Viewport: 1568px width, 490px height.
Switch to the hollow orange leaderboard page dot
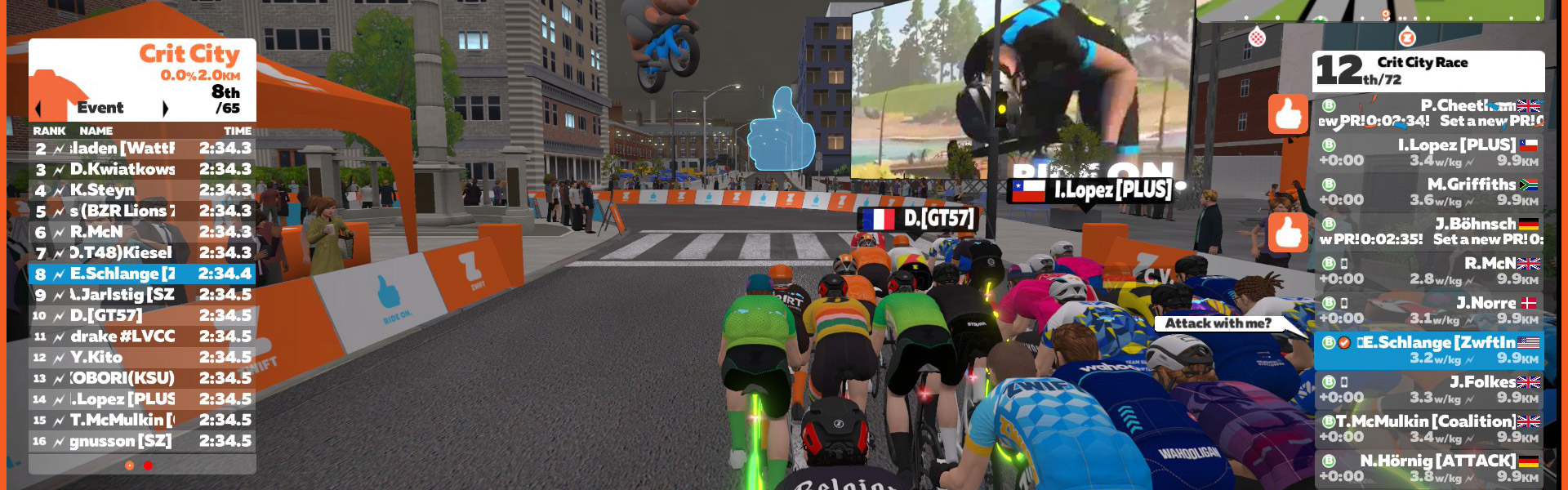(x=129, y=465)
